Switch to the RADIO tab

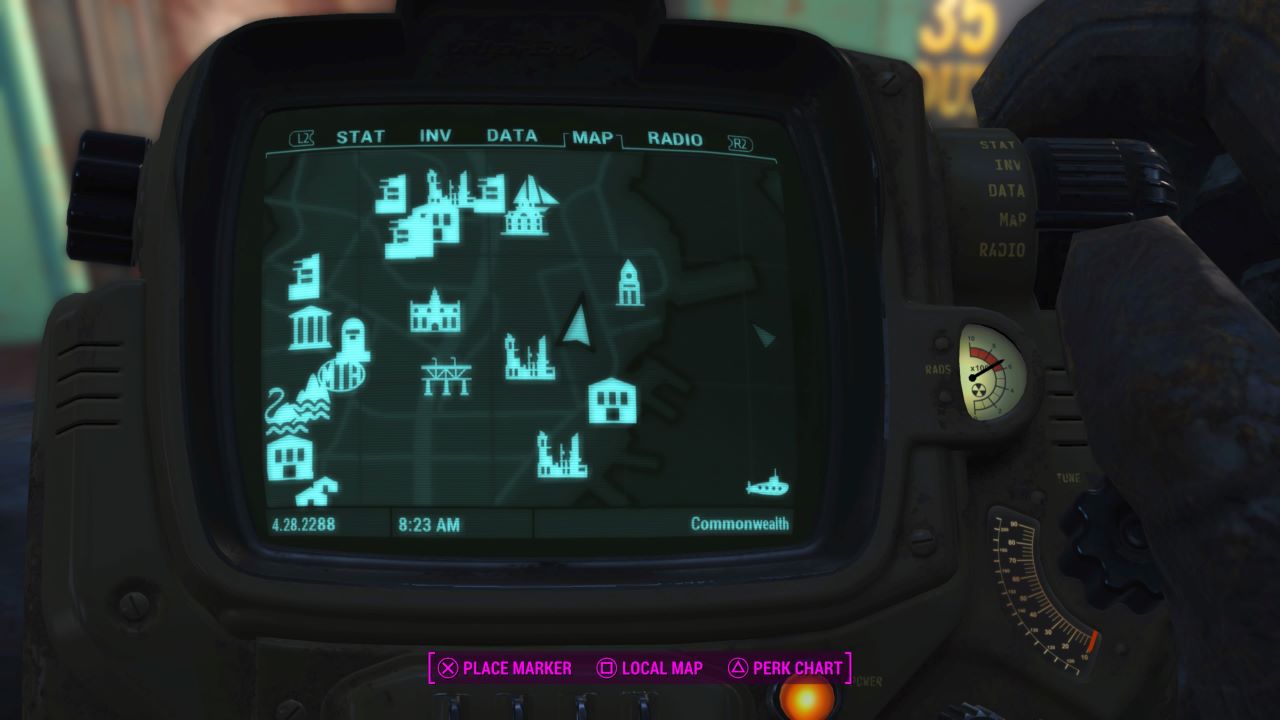(x=676, y=138)
